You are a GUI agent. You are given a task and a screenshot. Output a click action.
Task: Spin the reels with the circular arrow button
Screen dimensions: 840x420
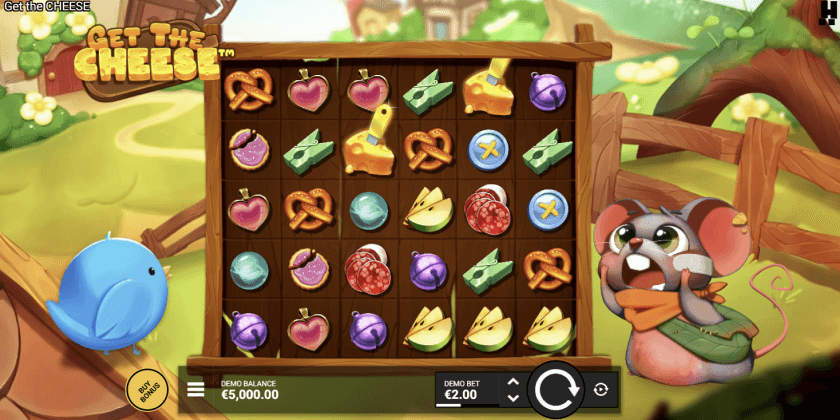[554, 390]
